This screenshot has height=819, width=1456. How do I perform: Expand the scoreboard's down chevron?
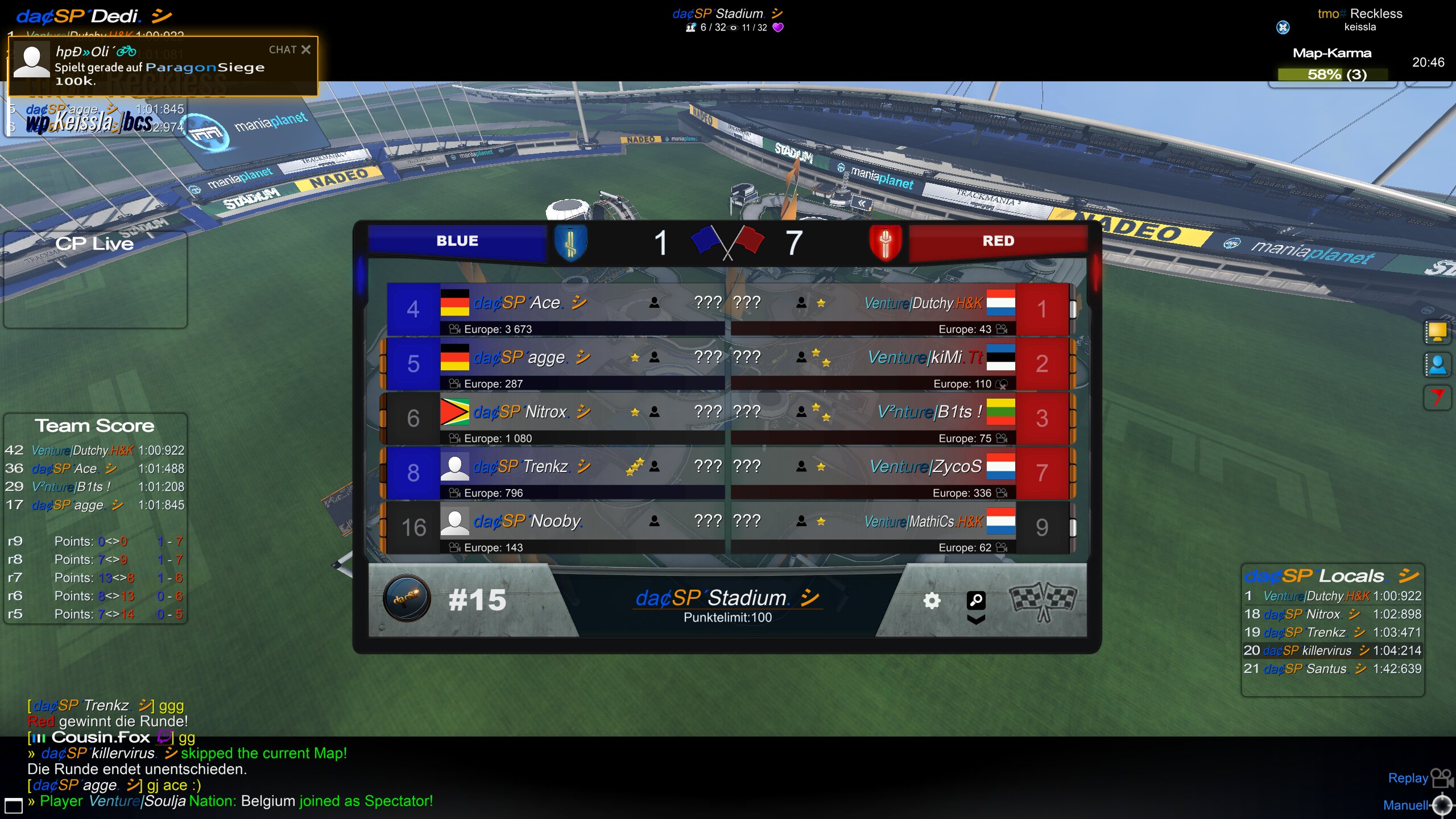click(x=976, y=619)
